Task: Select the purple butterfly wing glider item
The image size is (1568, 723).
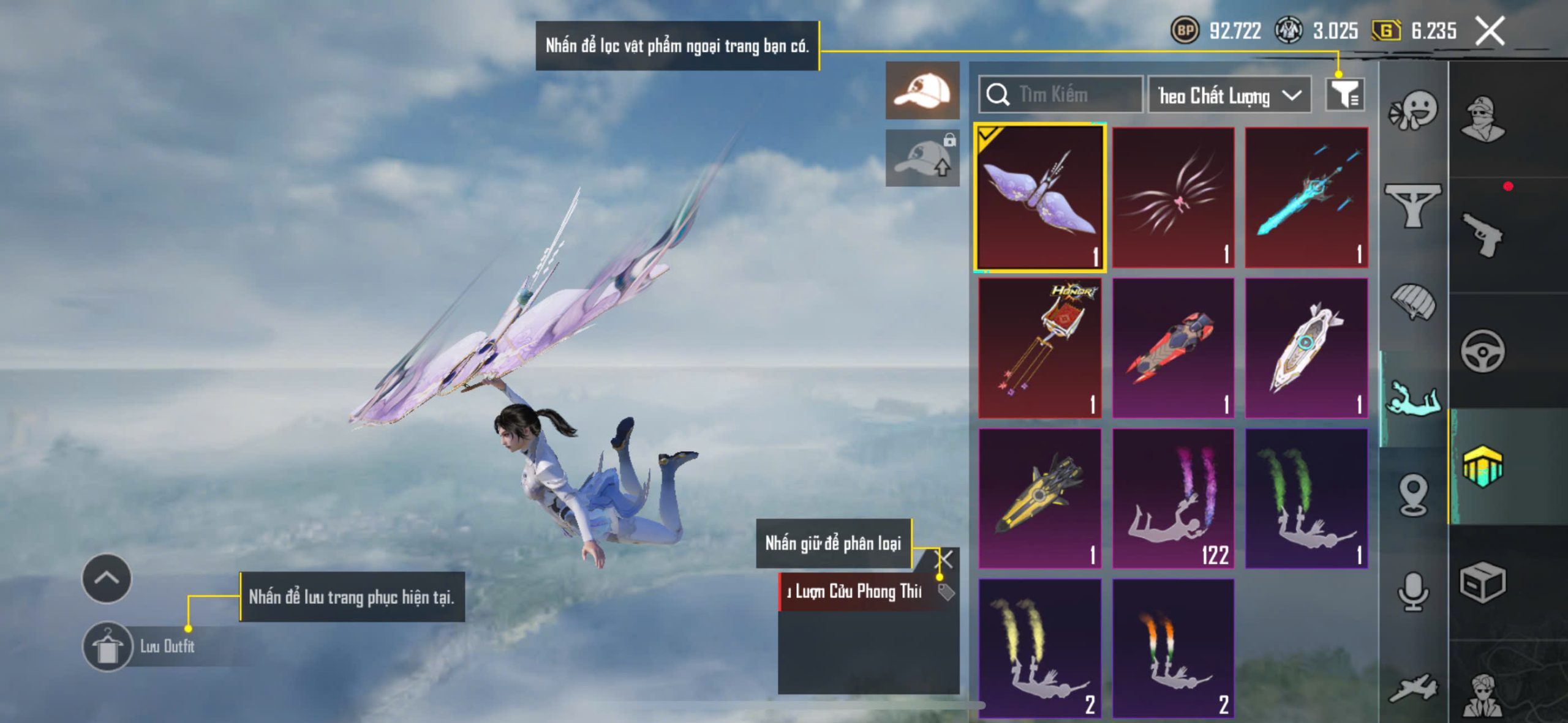Action: pyautogui.click(x=1041, y=198)
